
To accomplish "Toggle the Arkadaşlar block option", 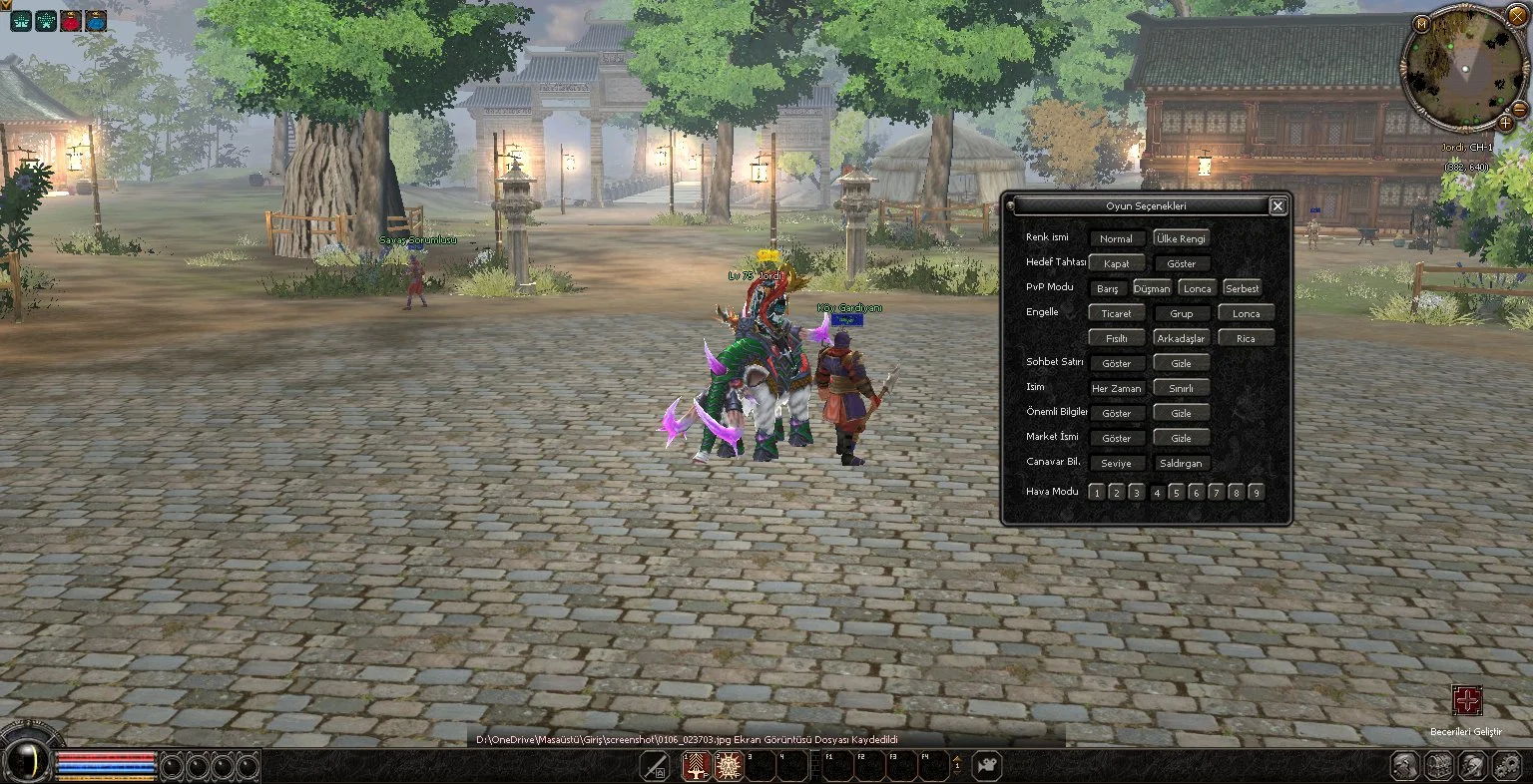I will tap(1181, 339).
